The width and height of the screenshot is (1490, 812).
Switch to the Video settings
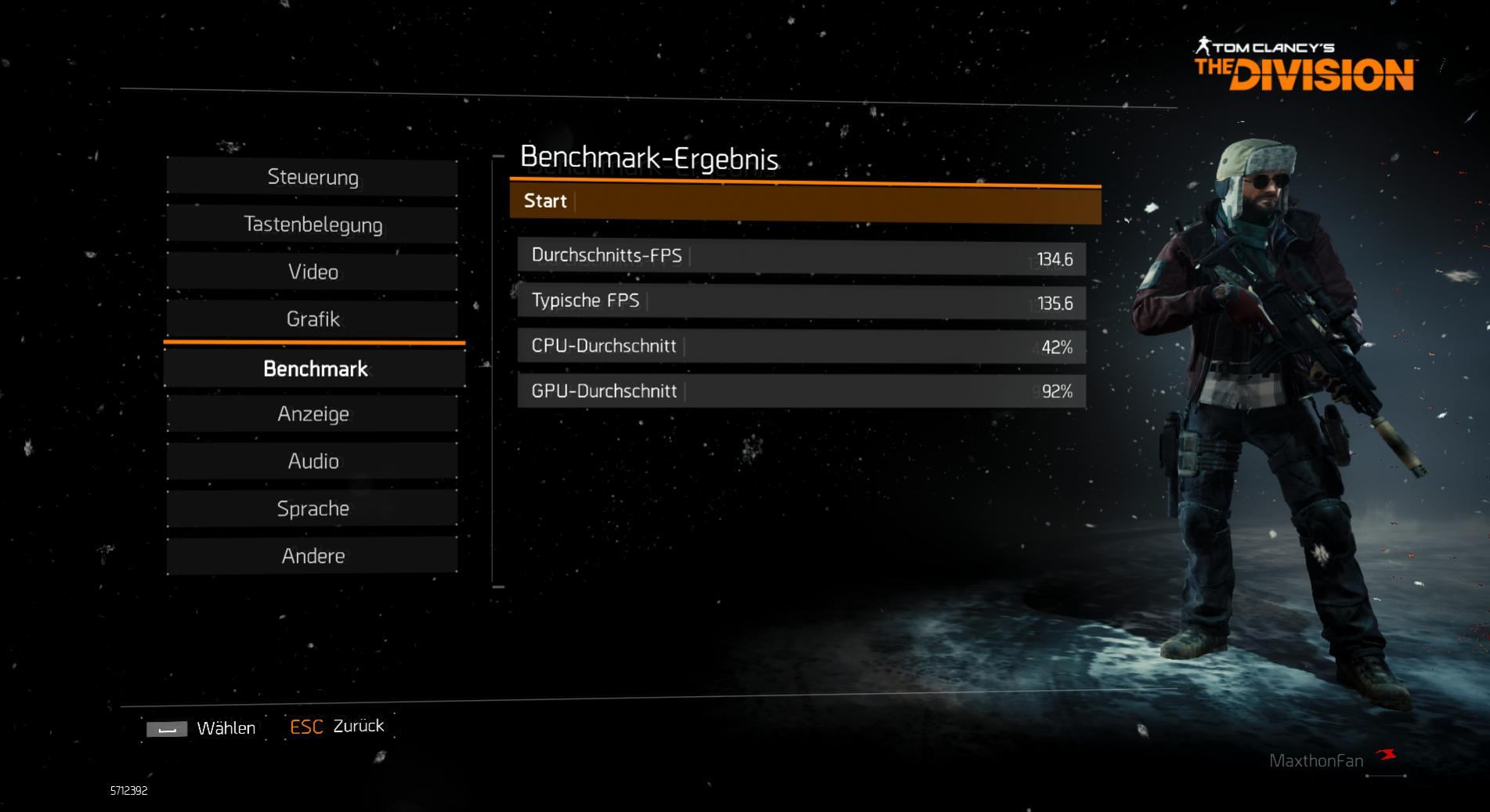click(x=313, y=272)
